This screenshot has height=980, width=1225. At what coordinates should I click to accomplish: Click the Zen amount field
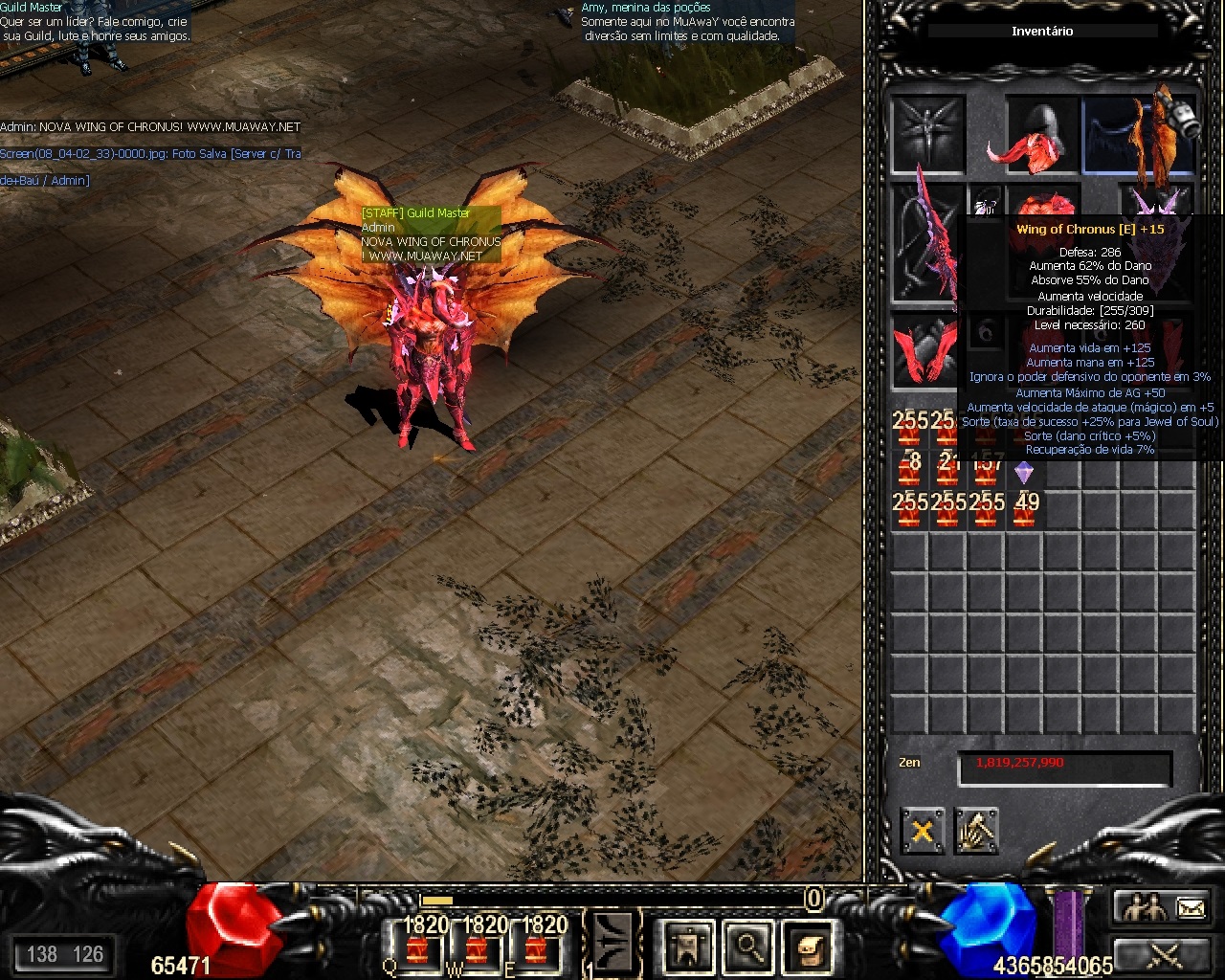(x=1064, y=766)
